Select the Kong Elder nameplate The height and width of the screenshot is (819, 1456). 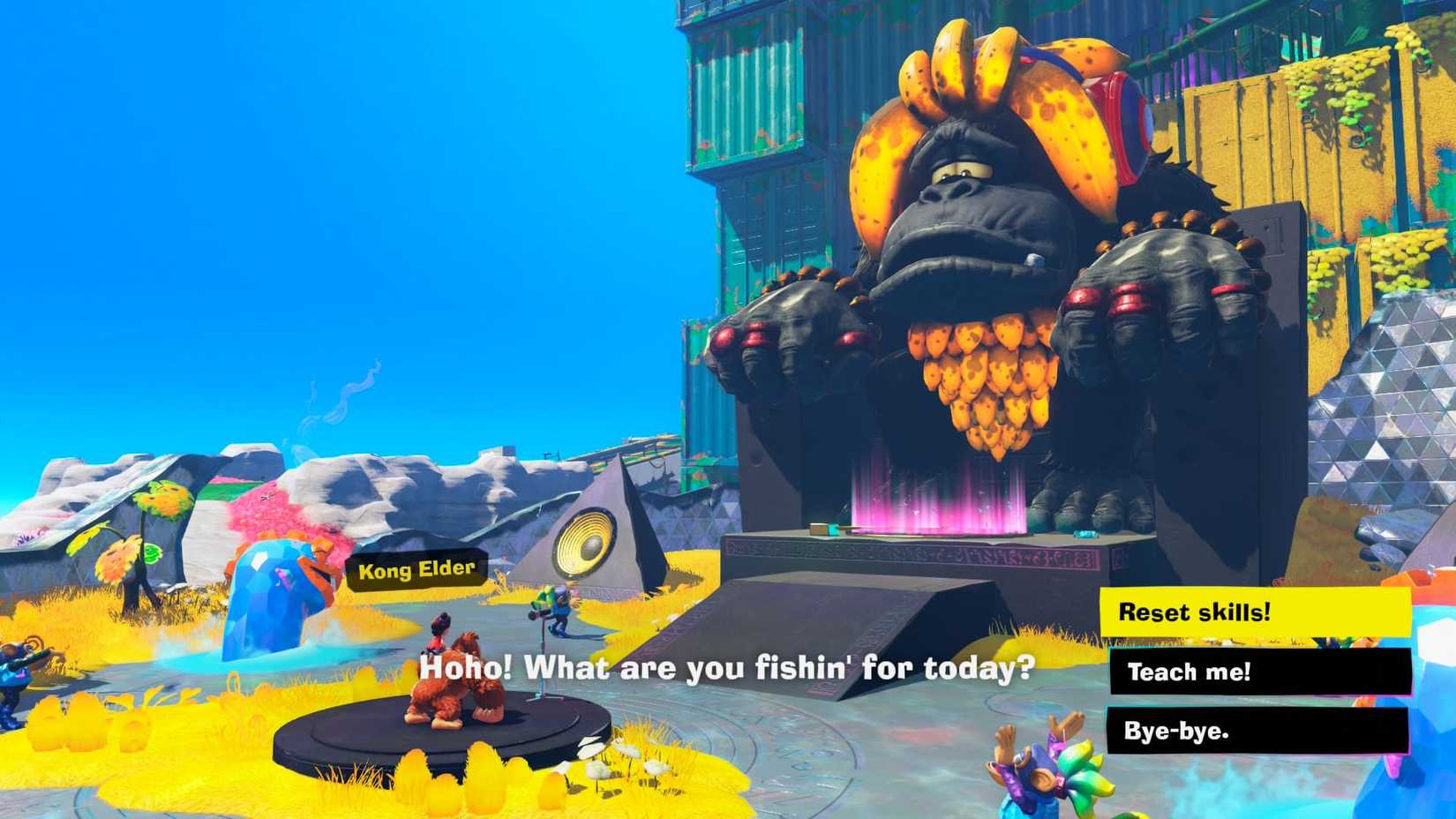[415, 569]
